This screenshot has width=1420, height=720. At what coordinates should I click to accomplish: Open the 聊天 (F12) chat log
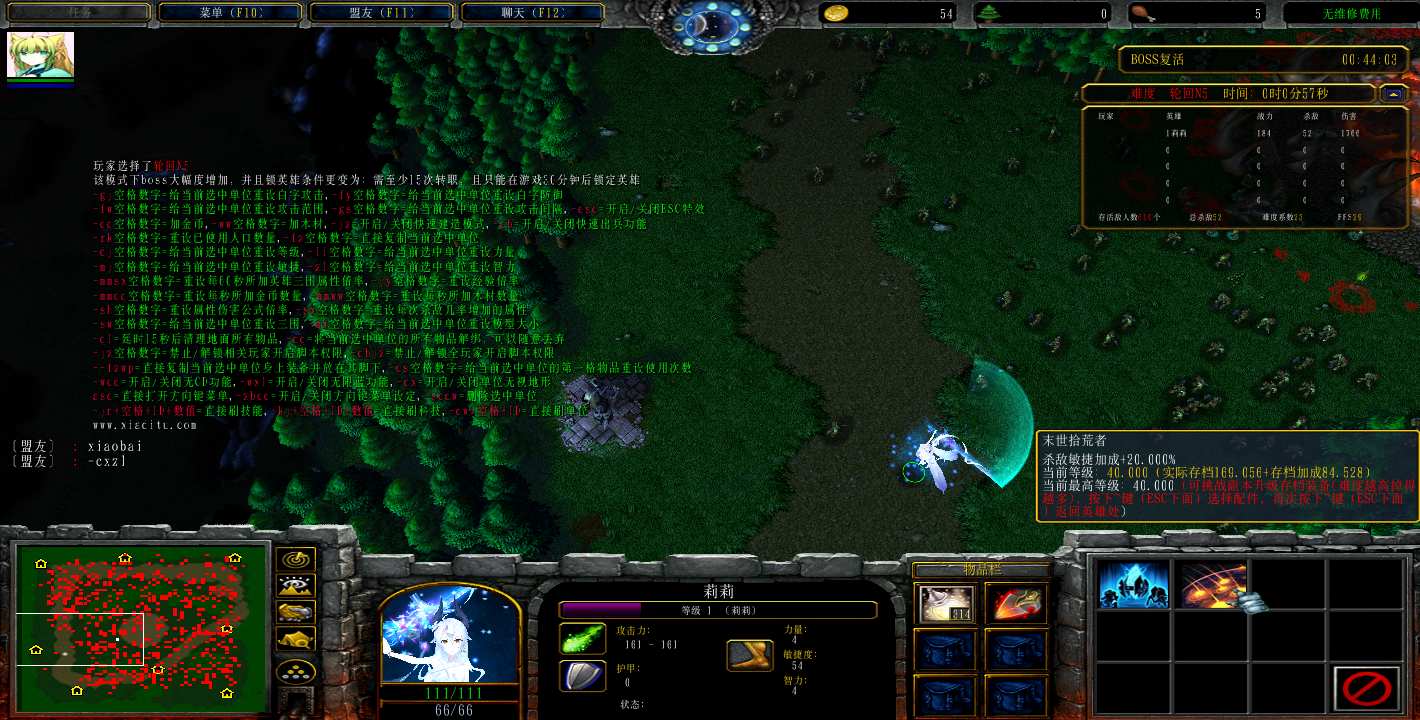(x=533, y=13)
